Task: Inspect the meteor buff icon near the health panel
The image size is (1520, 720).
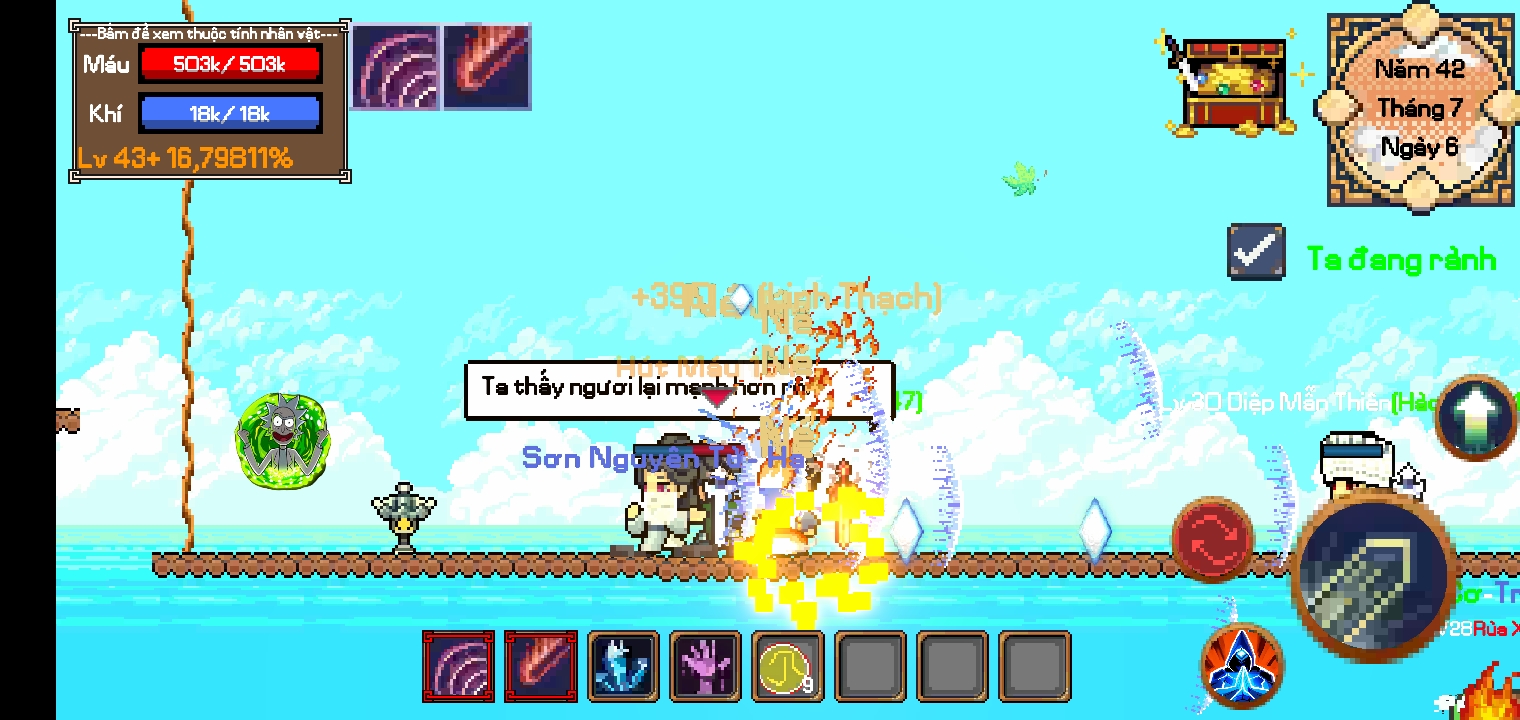Action: 486,66
